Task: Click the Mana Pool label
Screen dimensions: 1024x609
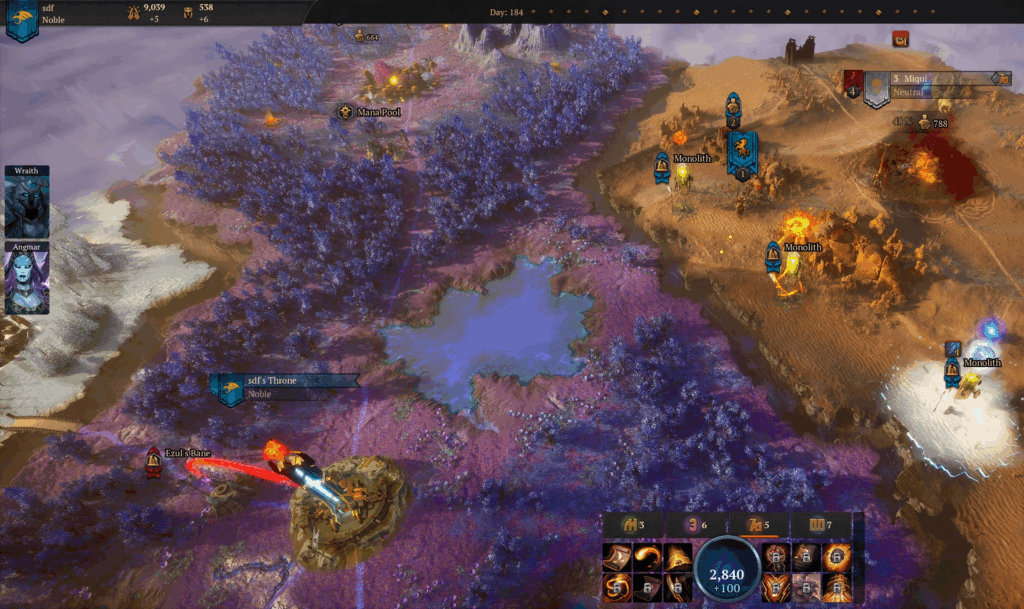Action: click(x=378, y=113)
